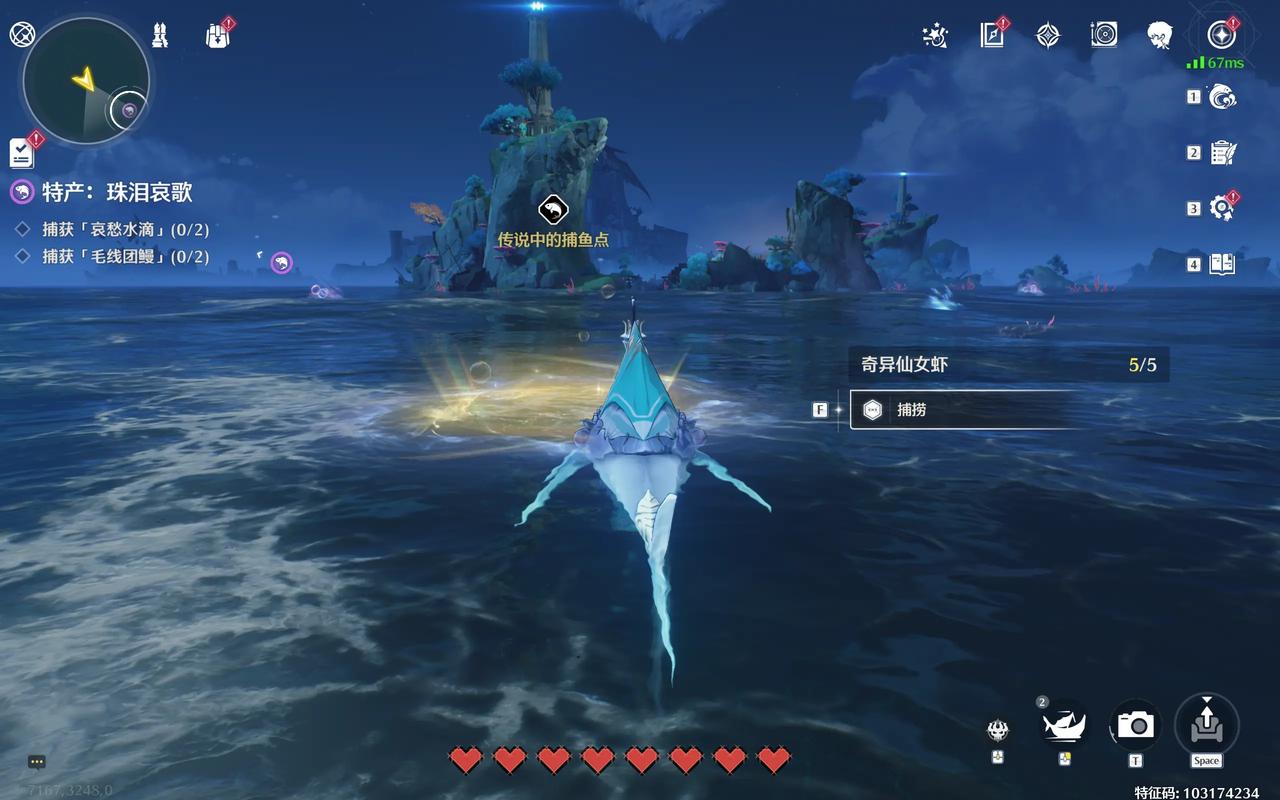Open the character head profile icon
The image size is (1280, 800).
pos(1160,36)
